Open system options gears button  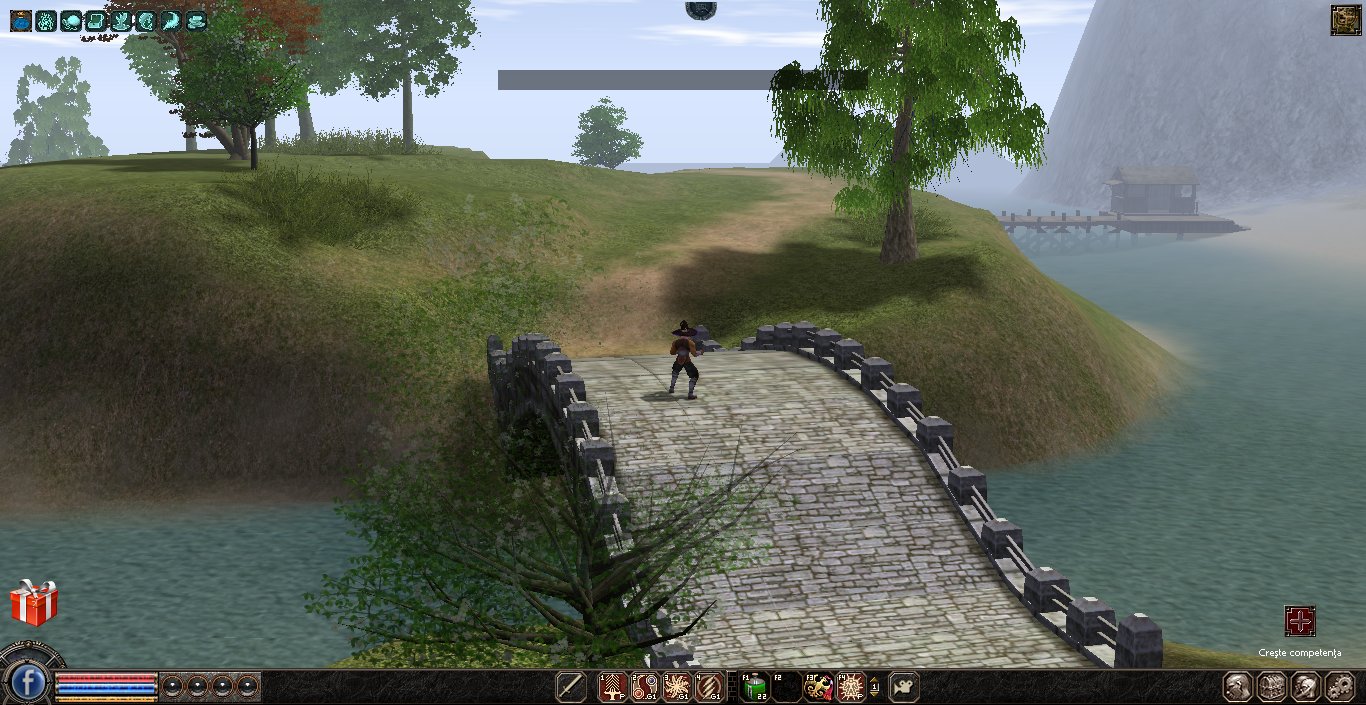[1339, 687]
